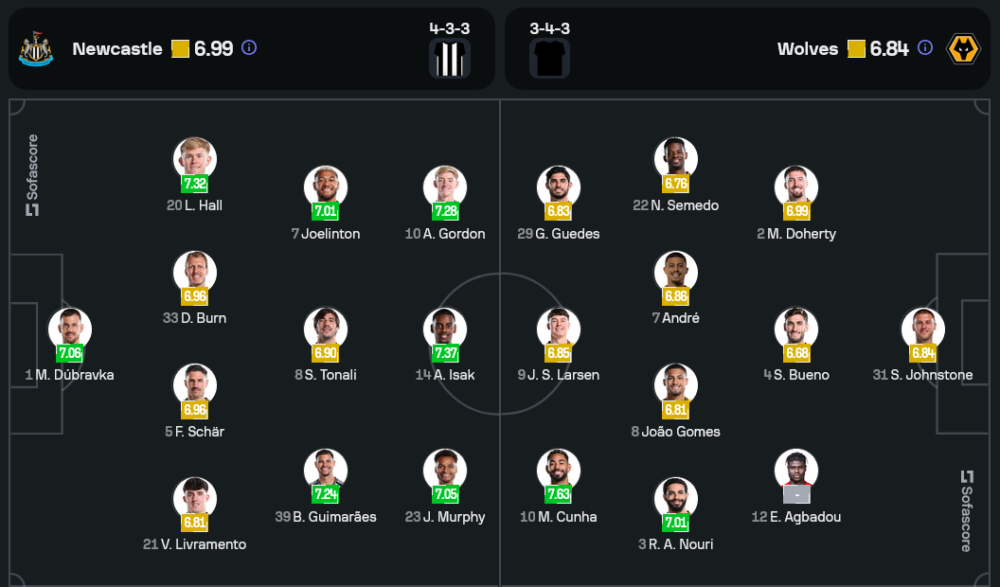The image size is (1000, 587).
Task: Select M. Cunha's player portrait
Action: (558, 471)
